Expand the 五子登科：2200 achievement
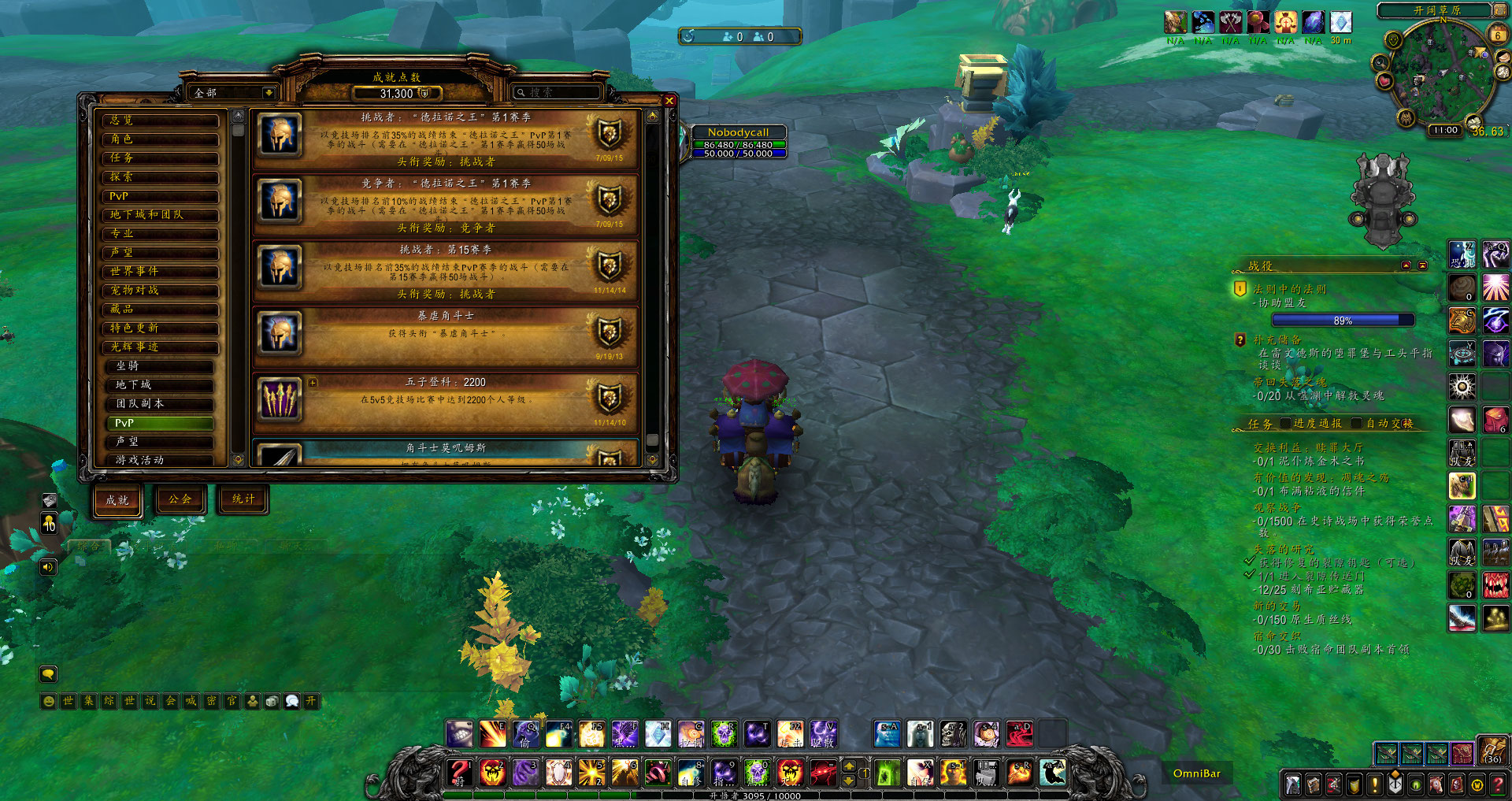 [x=313, y=383]
